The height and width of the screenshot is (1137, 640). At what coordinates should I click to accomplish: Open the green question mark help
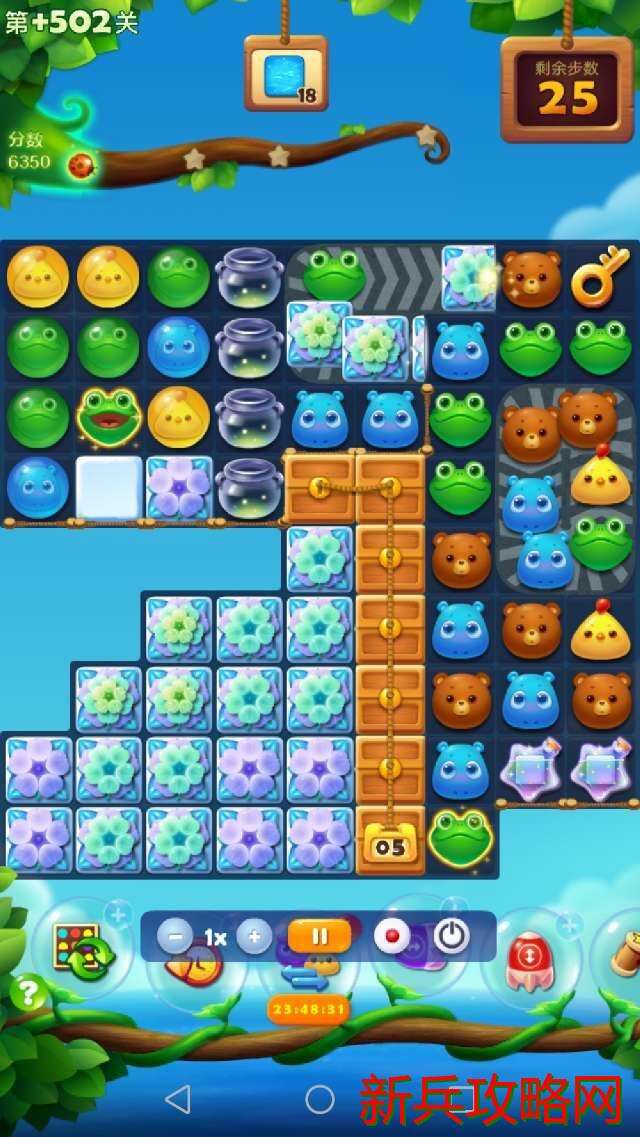pyautogui.click(x=28, y=992)
